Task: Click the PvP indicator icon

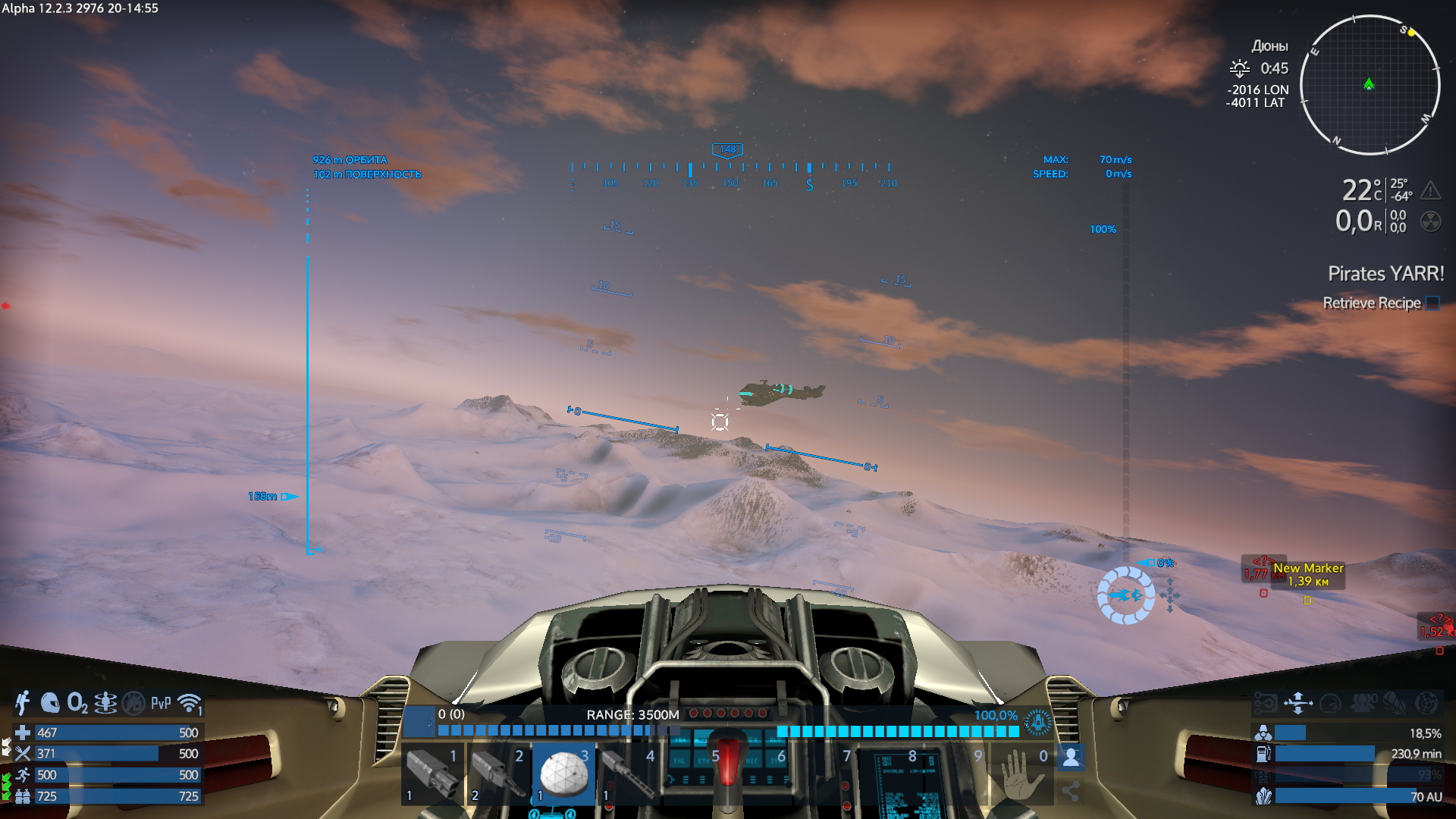Action: (161, 703)
